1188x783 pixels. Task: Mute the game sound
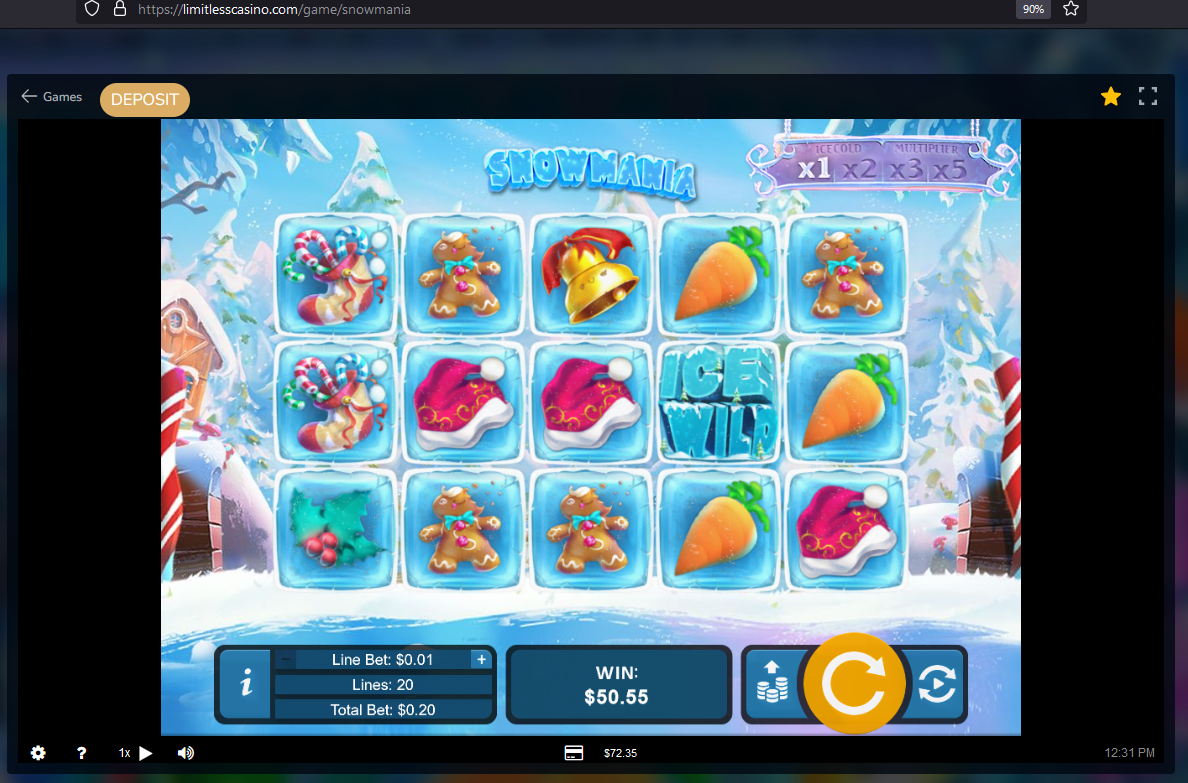(x=186, y=753)
